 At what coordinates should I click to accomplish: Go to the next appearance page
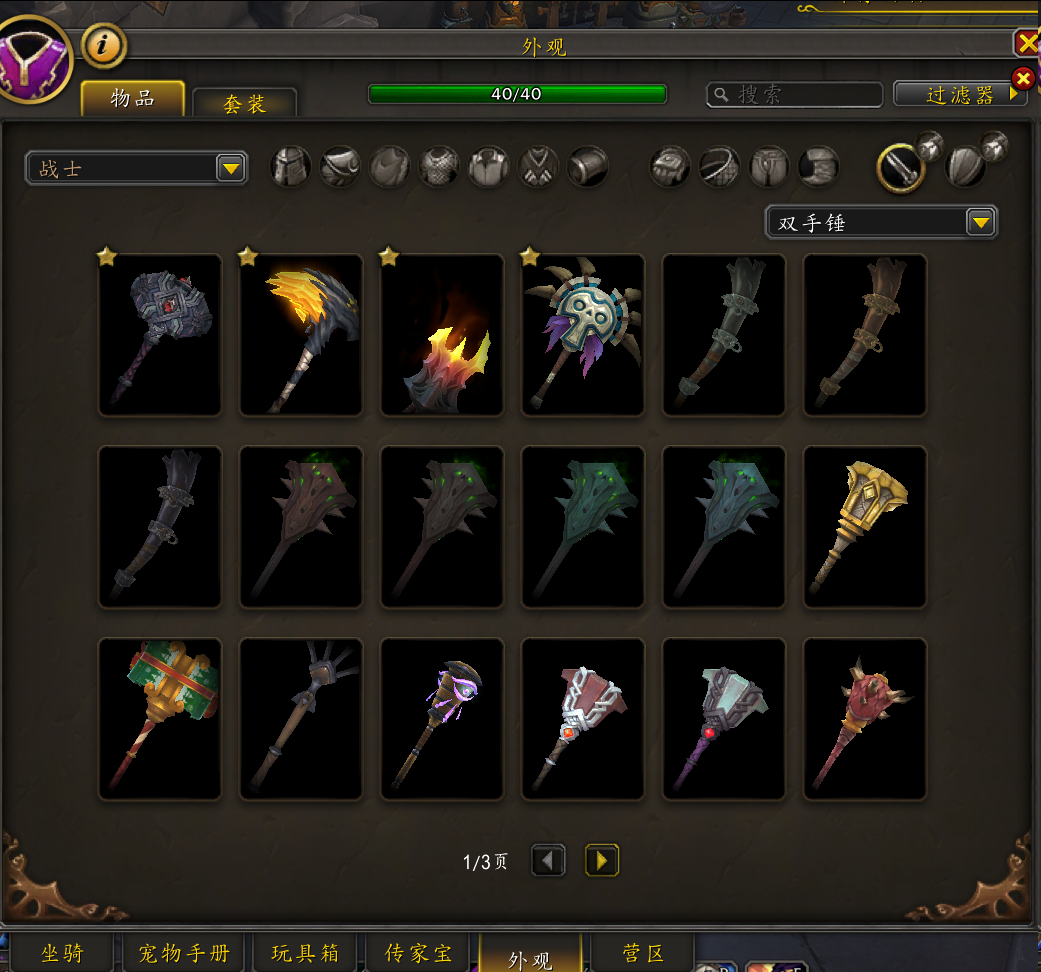coord(602,860)
